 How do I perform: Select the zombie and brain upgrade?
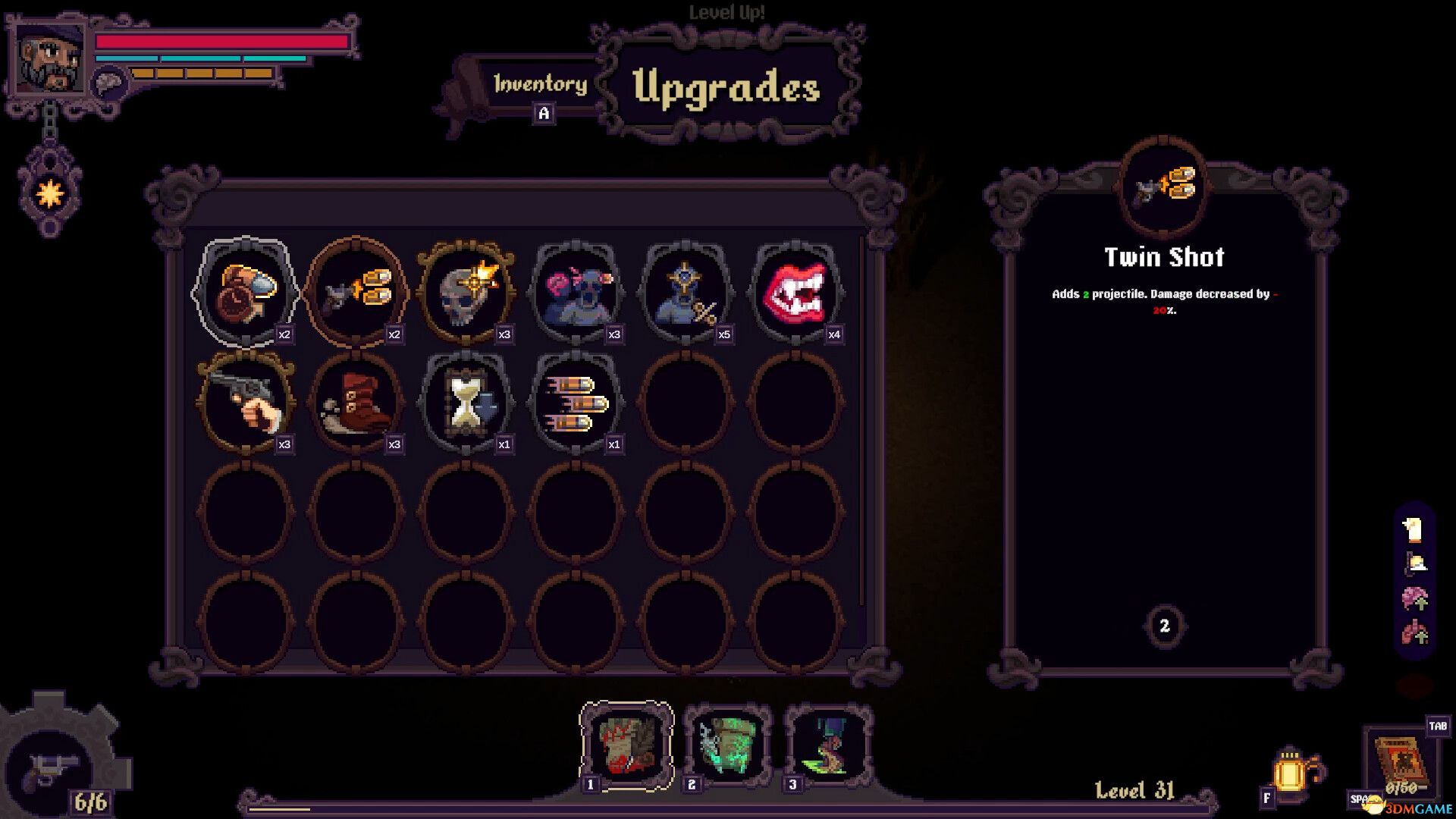[576, 292]
